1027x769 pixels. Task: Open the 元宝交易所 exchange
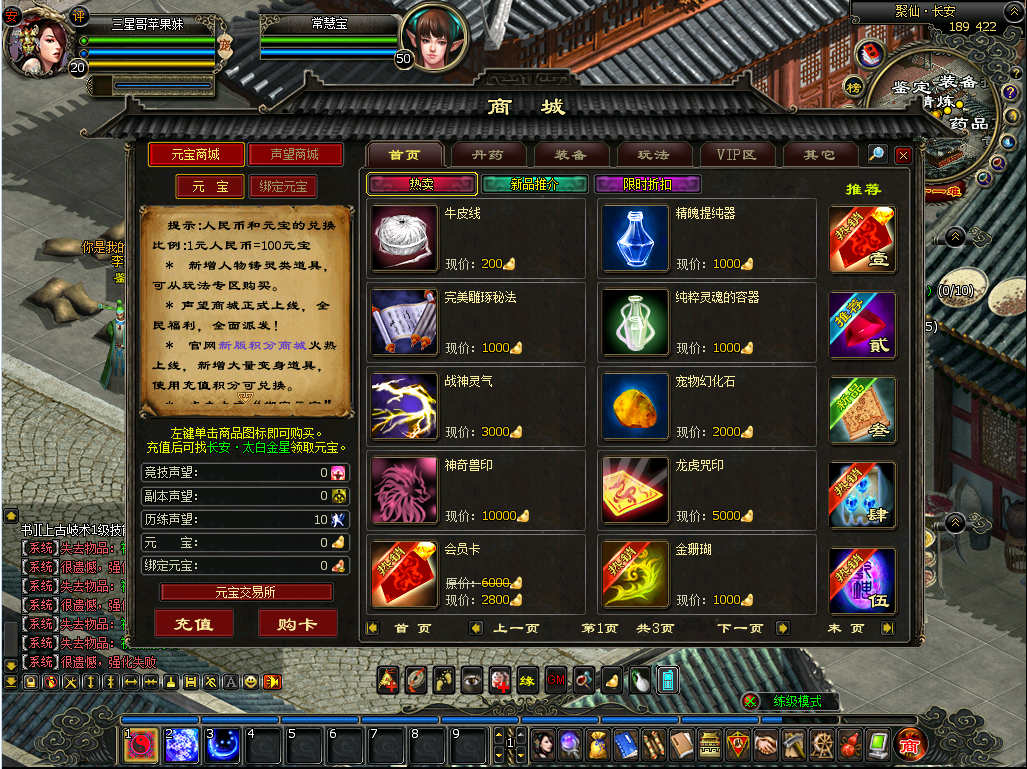point(246,592)
